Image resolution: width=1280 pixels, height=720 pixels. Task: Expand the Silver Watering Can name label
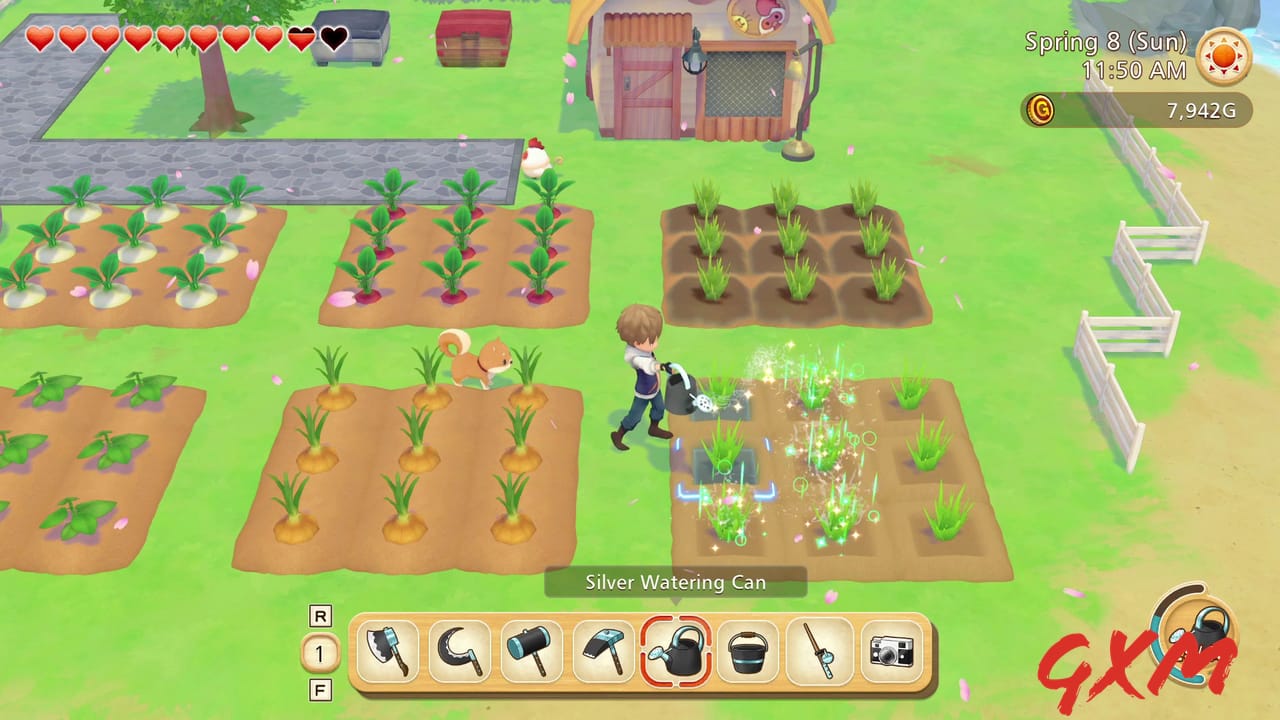[x=676, y=582]
